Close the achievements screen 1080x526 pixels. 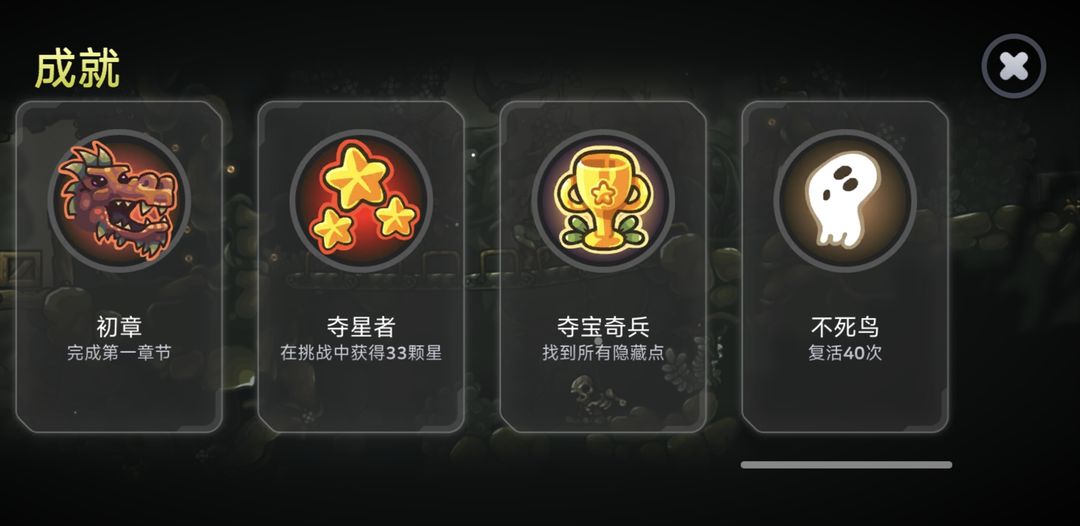click(x=1013, y=67)
